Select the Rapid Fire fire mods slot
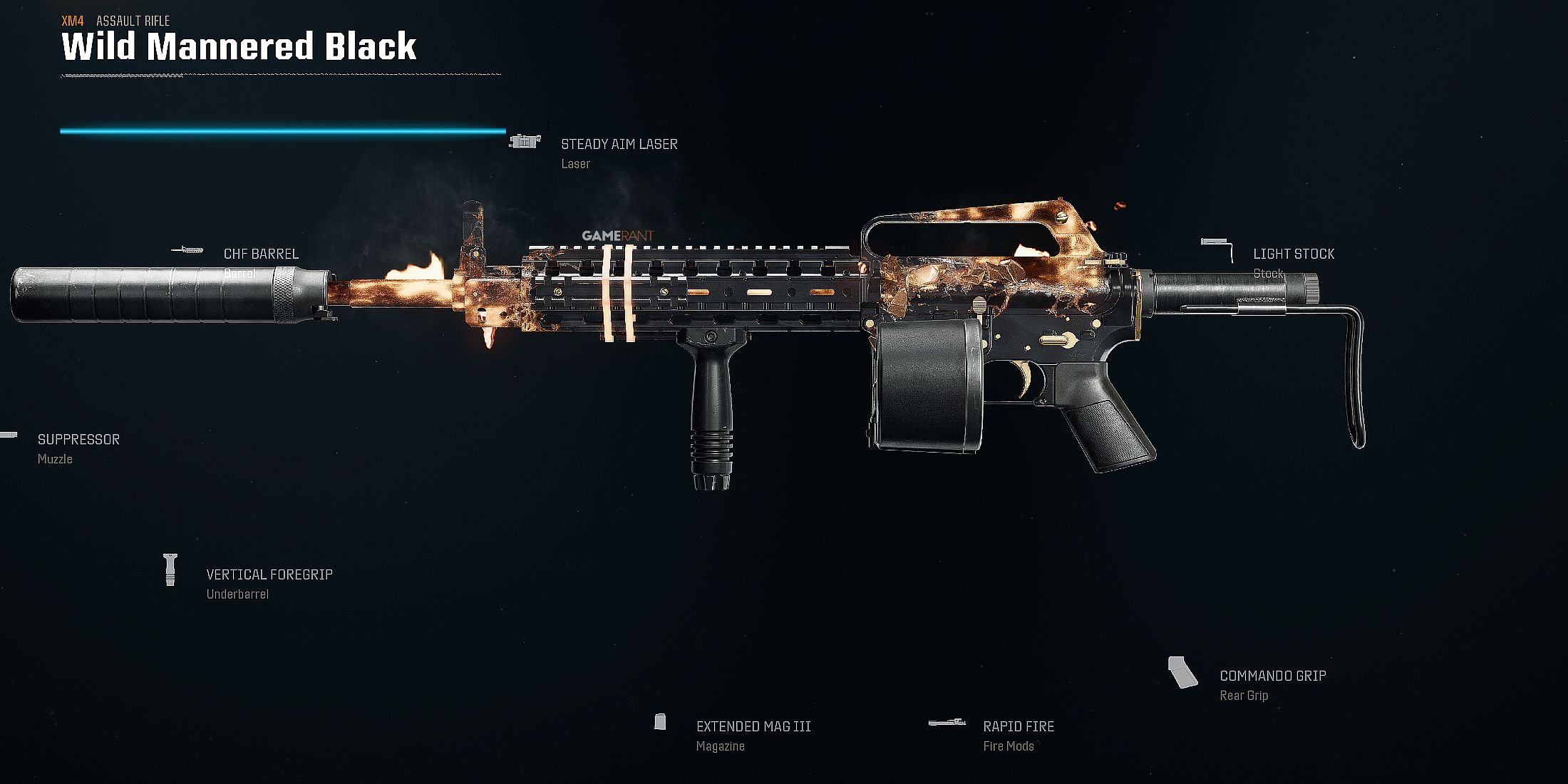Viewport: 1568px width, 784px height. [x=1018, y=727]
